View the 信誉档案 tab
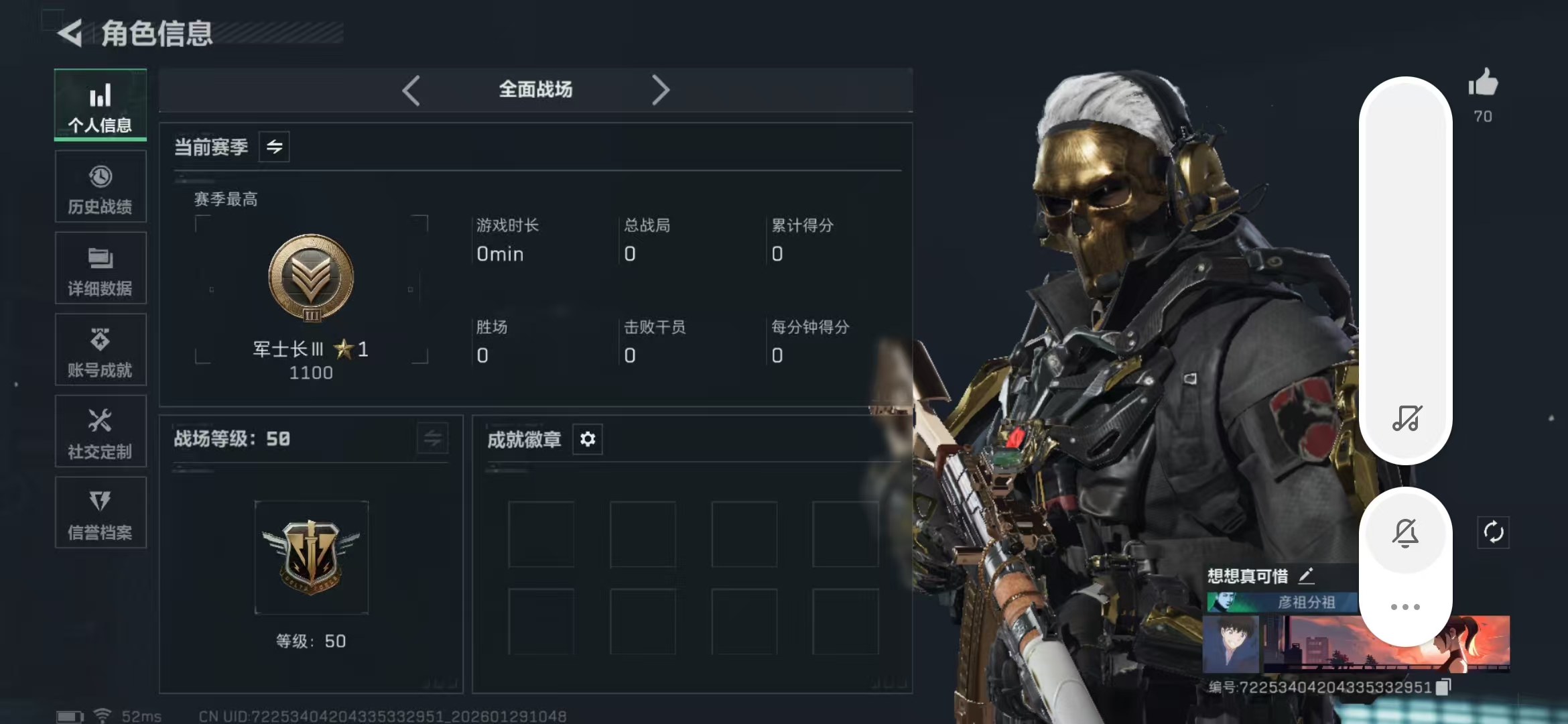 [x=101, y=514]
